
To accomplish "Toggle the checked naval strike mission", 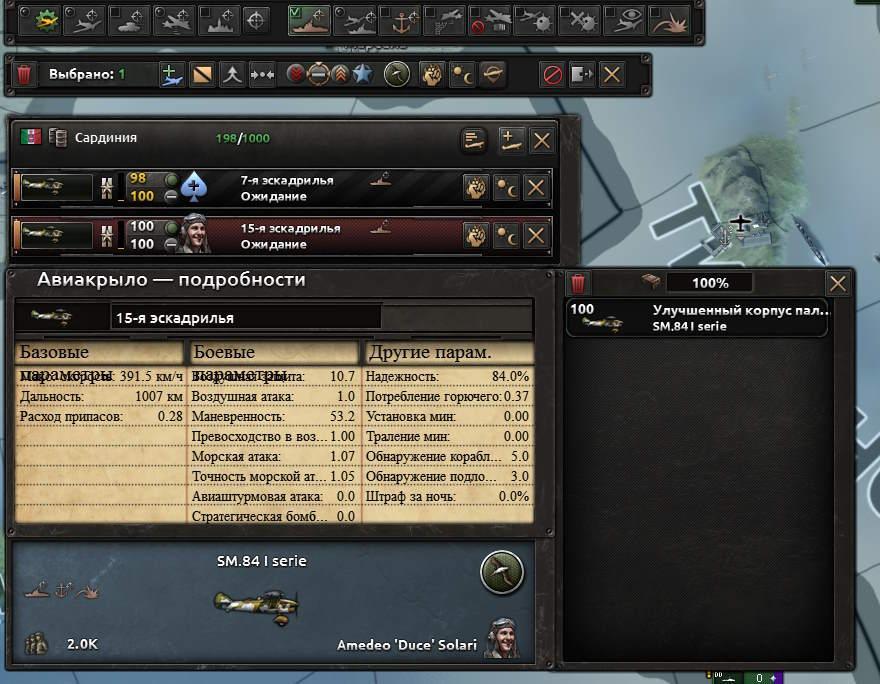I will (309, 19).
